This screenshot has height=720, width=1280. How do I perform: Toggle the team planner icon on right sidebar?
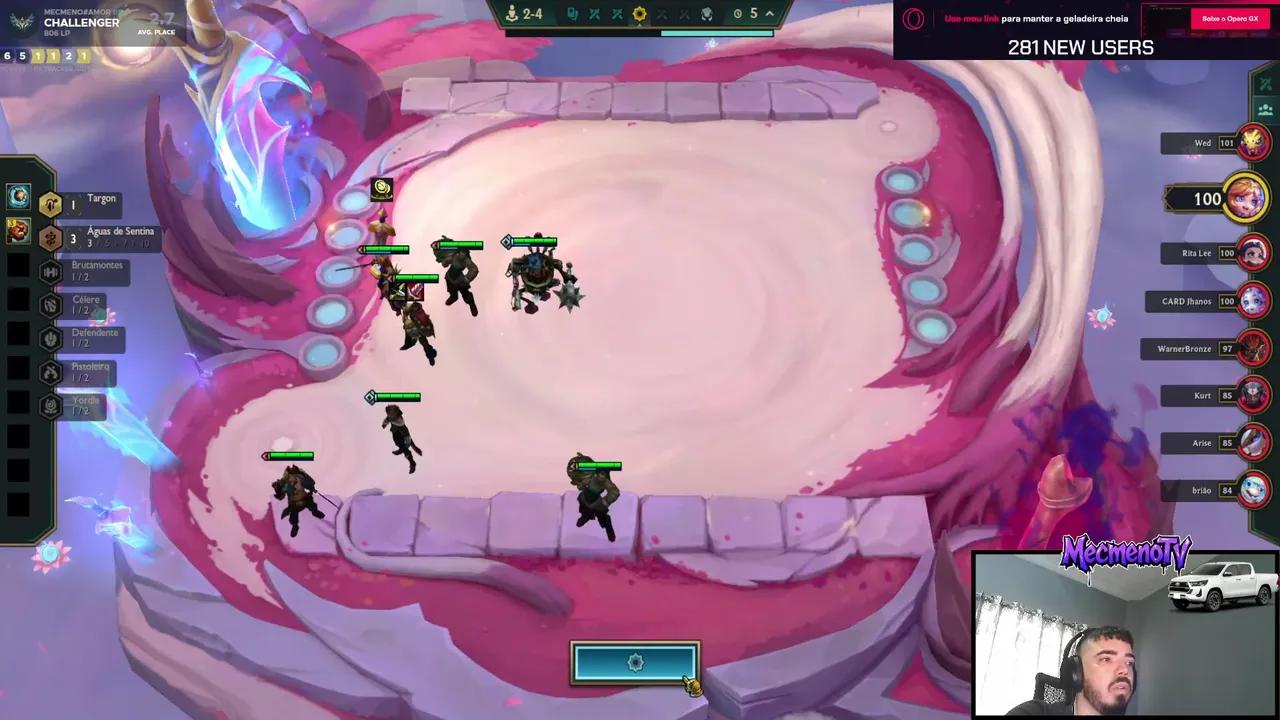(x=1265, y=110)
